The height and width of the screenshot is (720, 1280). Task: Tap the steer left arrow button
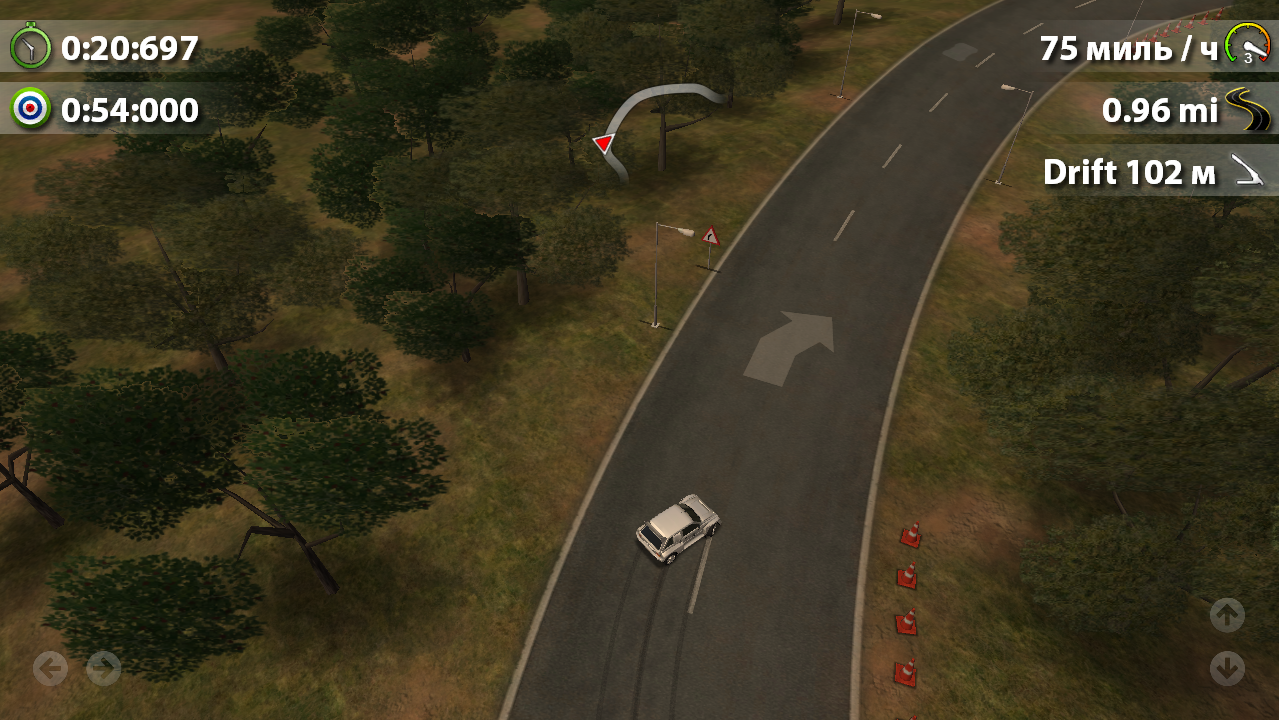50,668
